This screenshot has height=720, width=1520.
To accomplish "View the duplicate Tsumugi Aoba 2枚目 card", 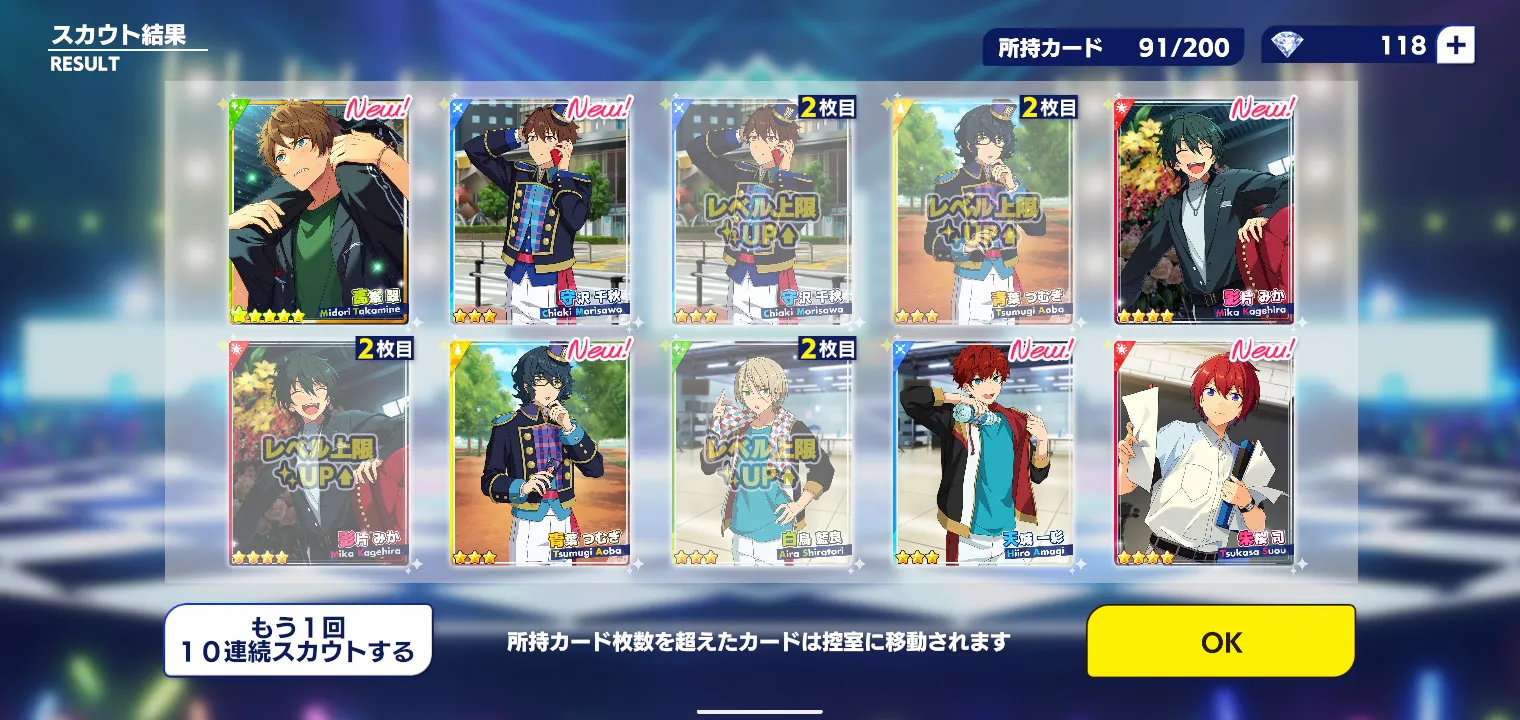I will (x=983, y=211).
